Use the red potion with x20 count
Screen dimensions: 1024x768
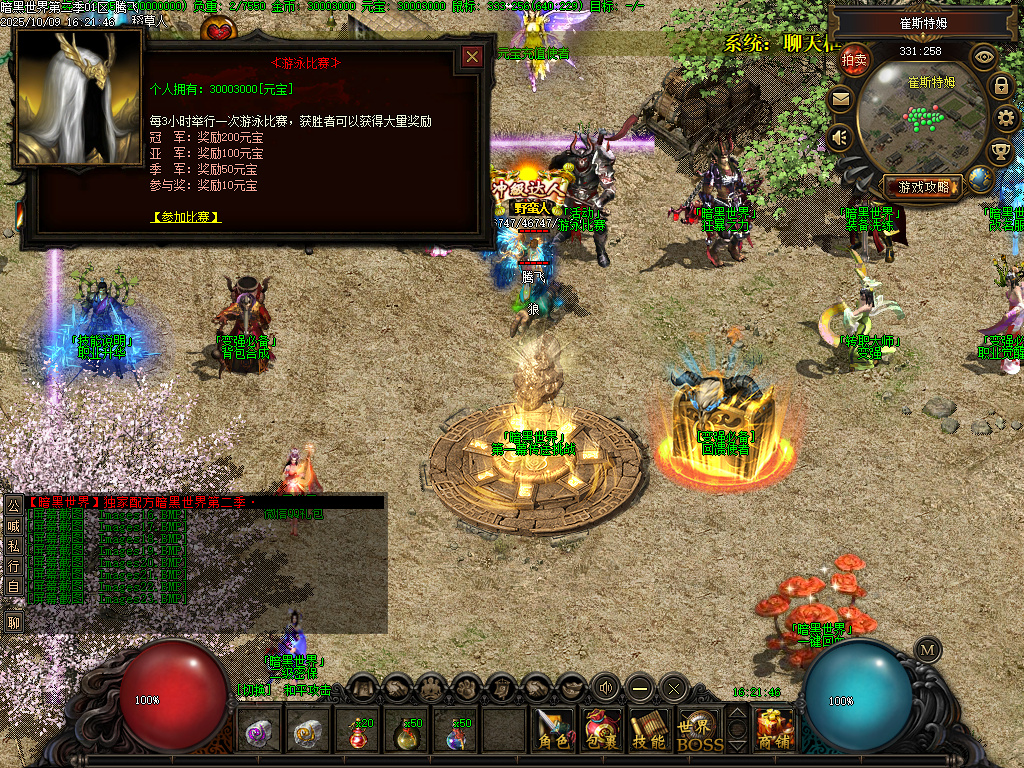(358, 733)
